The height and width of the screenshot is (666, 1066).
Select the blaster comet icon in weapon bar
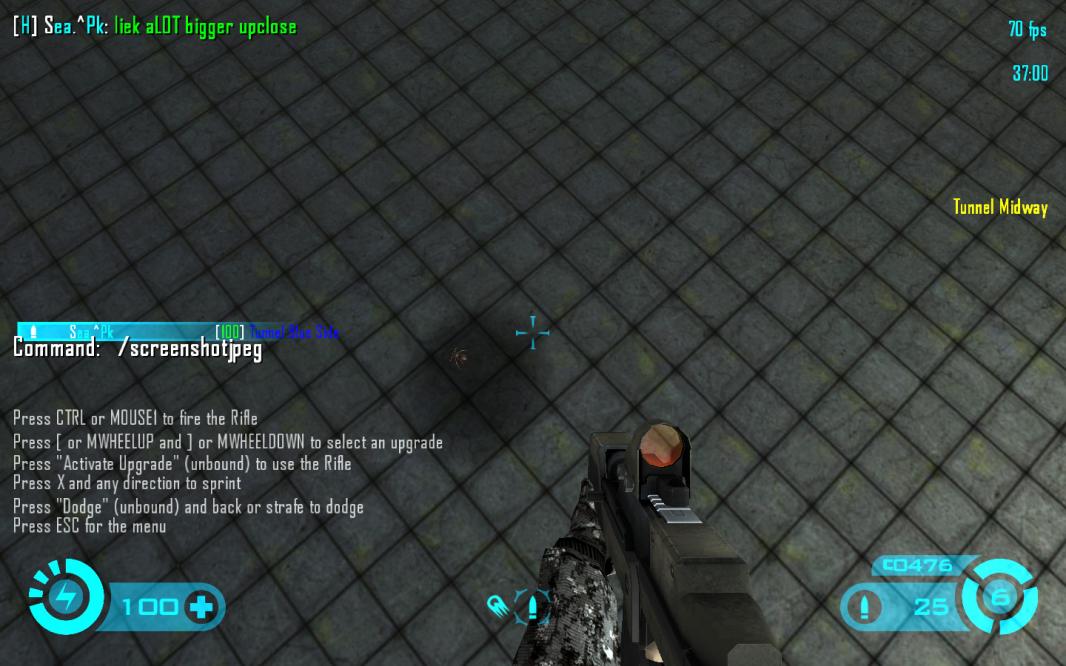[x=497, y=606]
